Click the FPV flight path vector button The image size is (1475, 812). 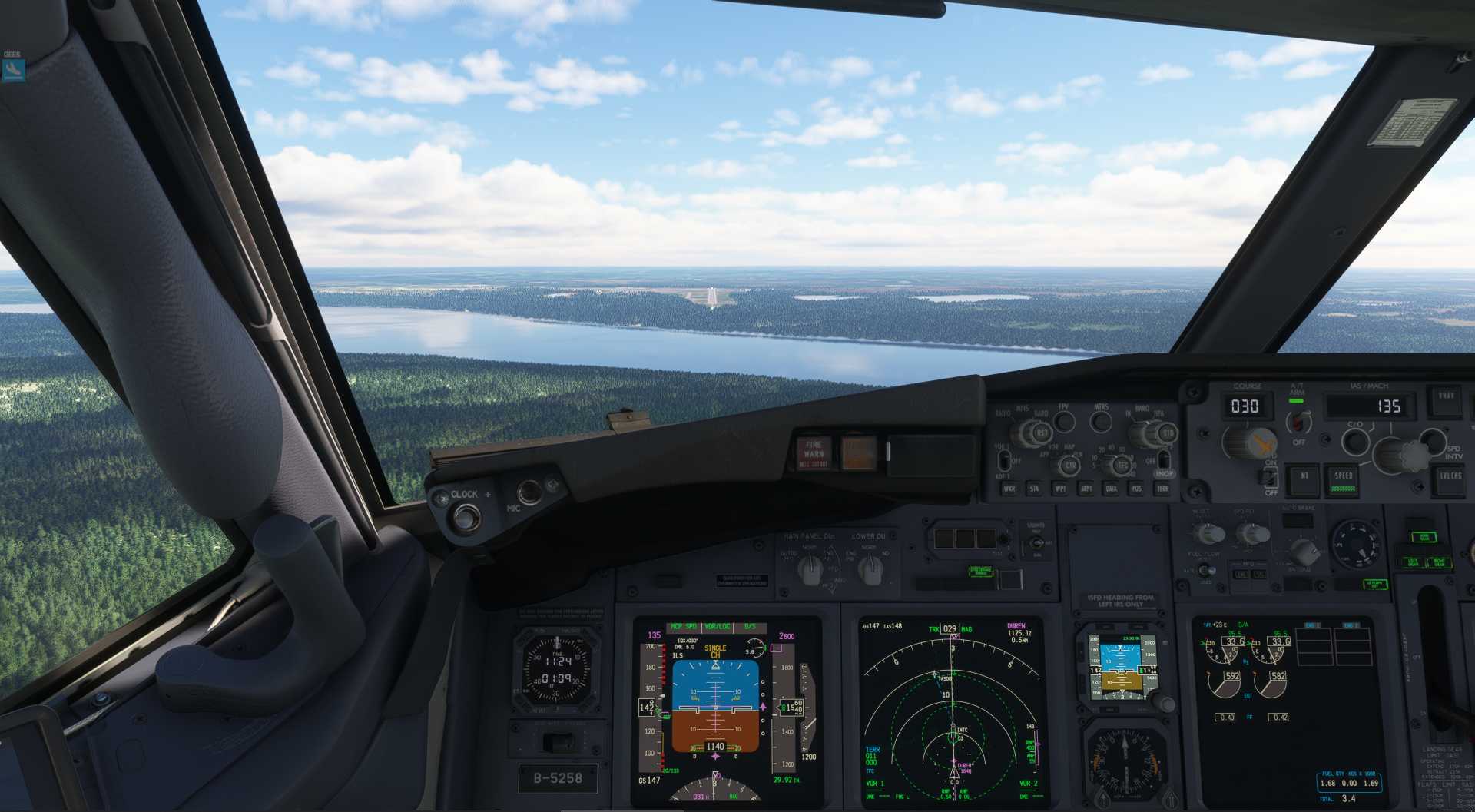pos(1064,421)
